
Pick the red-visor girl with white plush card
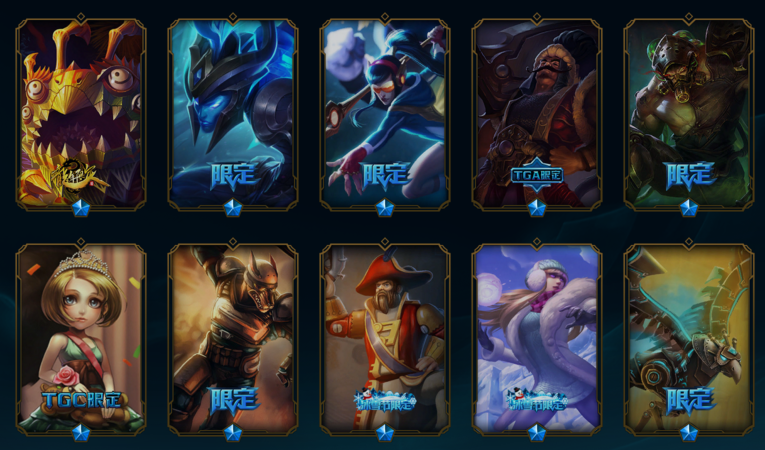click(385, 112)
